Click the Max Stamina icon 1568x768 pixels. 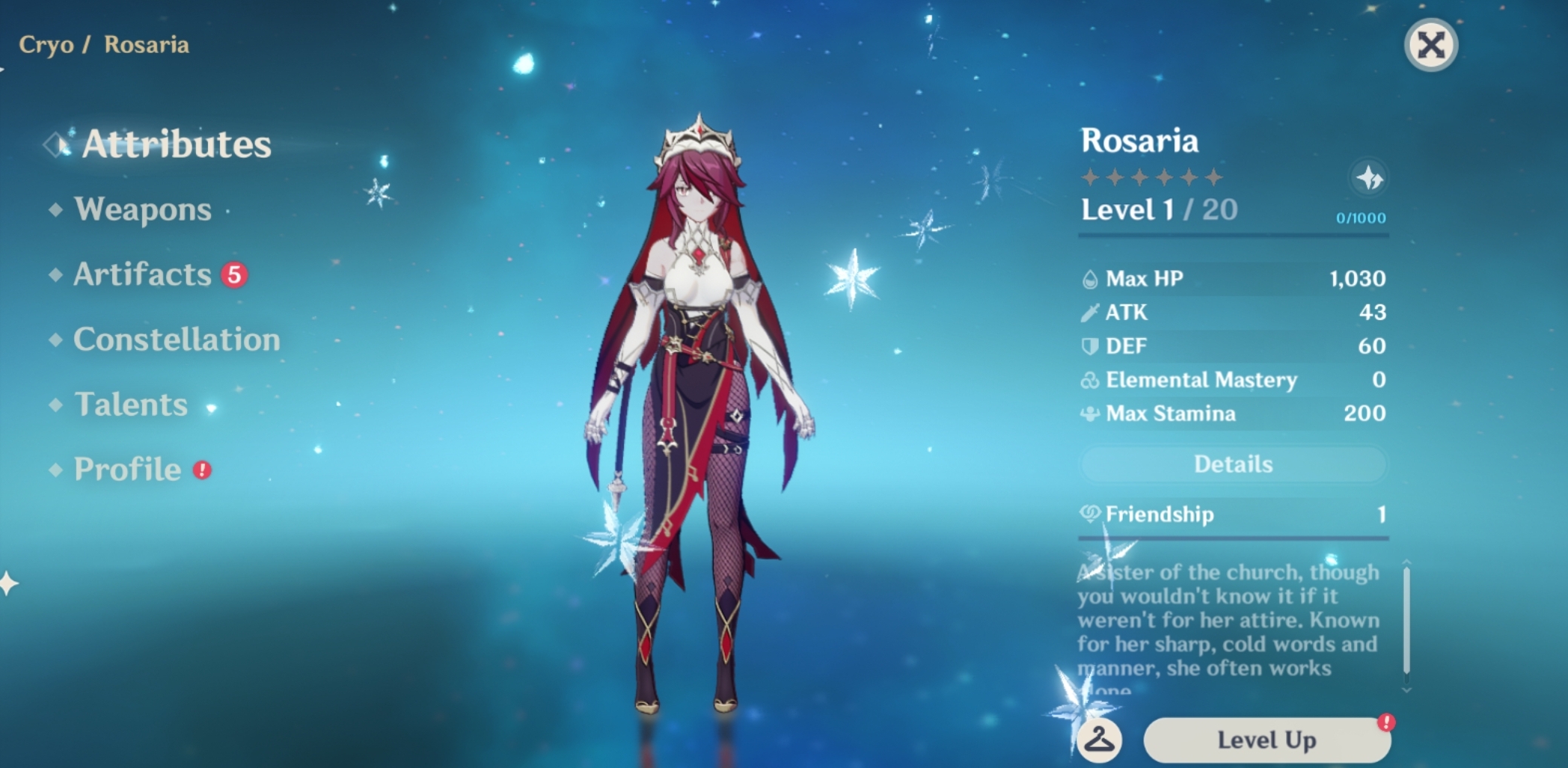pyautogui.click(x=1091, y=414)
